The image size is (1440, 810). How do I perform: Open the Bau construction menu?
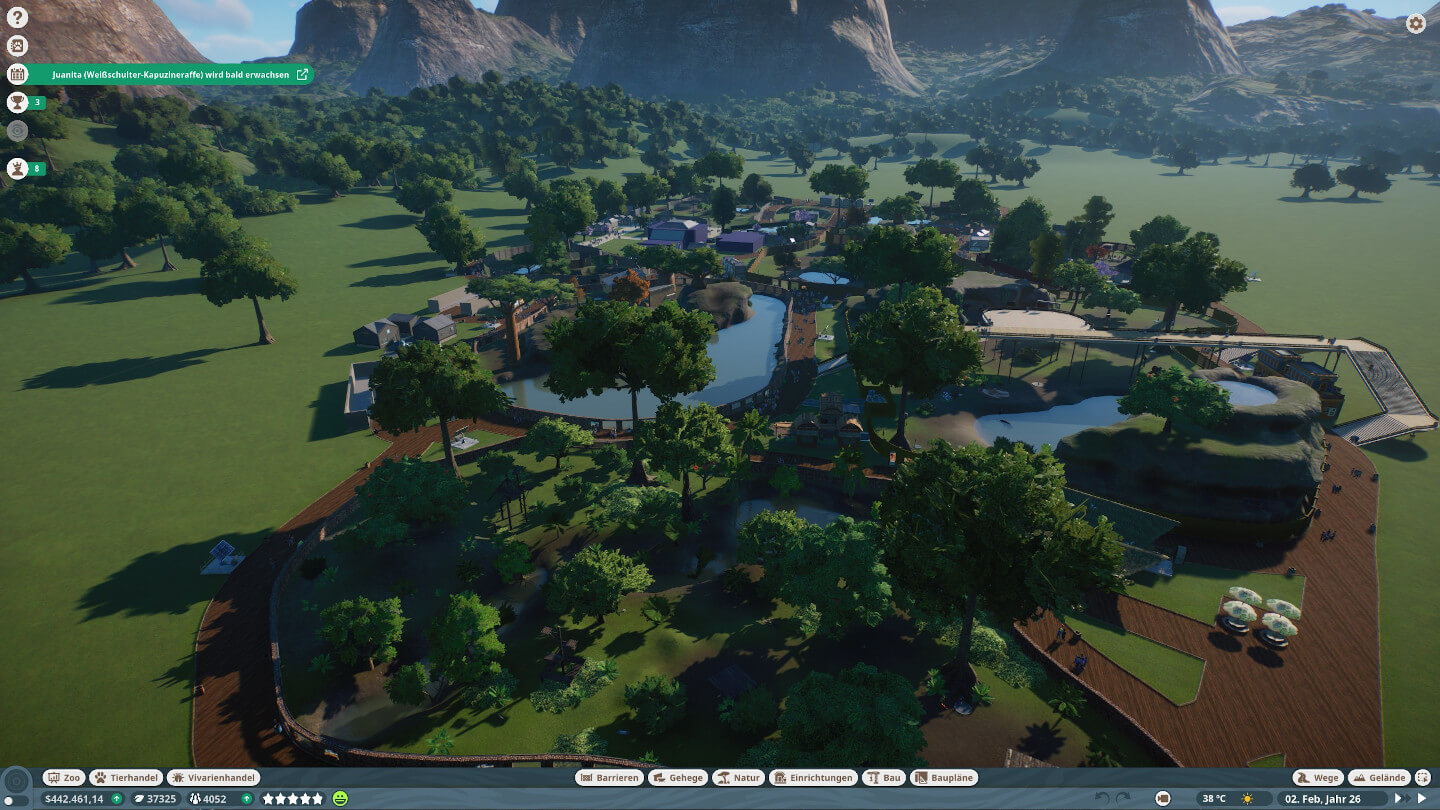coord(884,777)
